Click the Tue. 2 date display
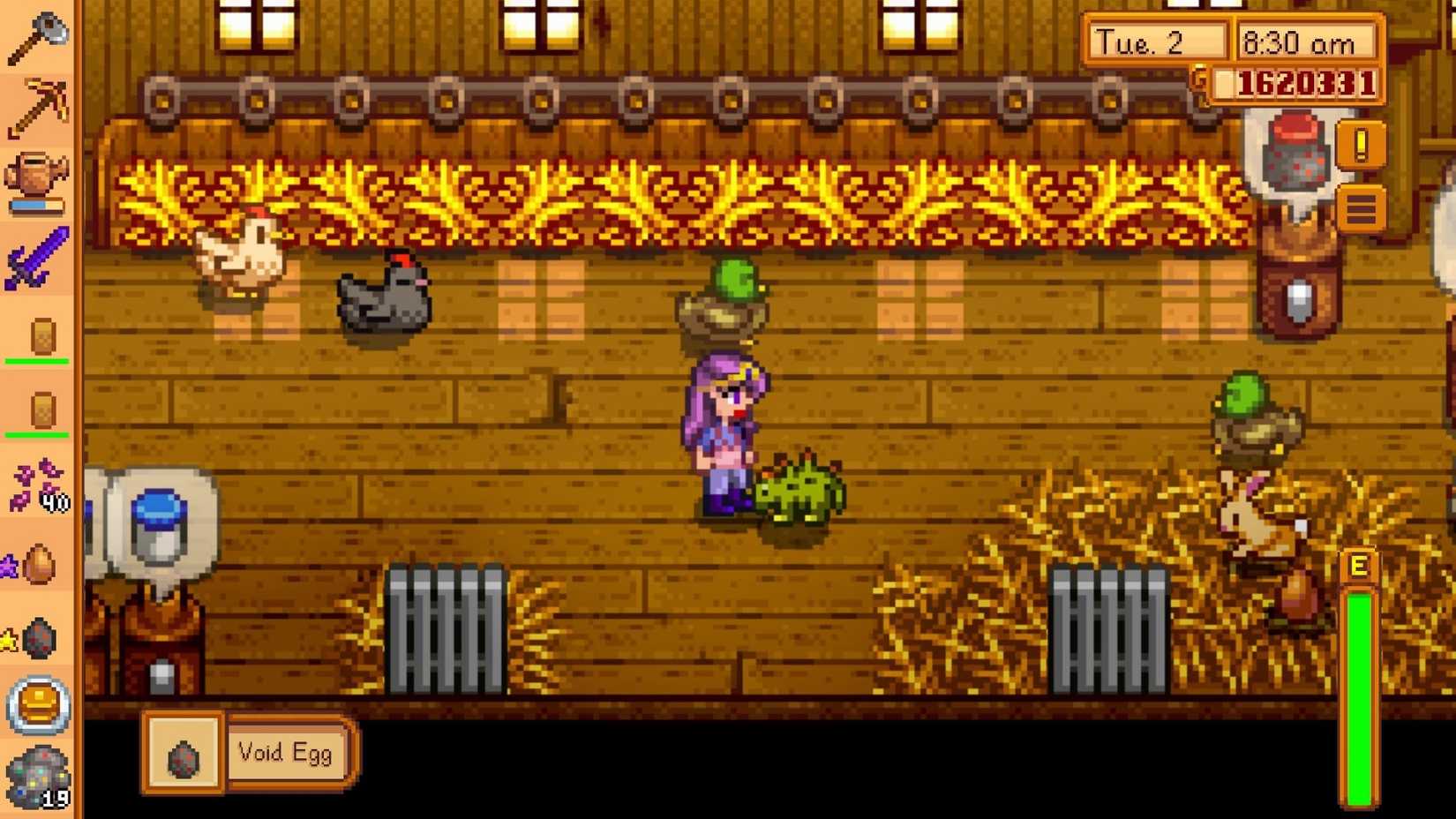This screenshot has width=1456, height=819. click(x=1156, y=41)
